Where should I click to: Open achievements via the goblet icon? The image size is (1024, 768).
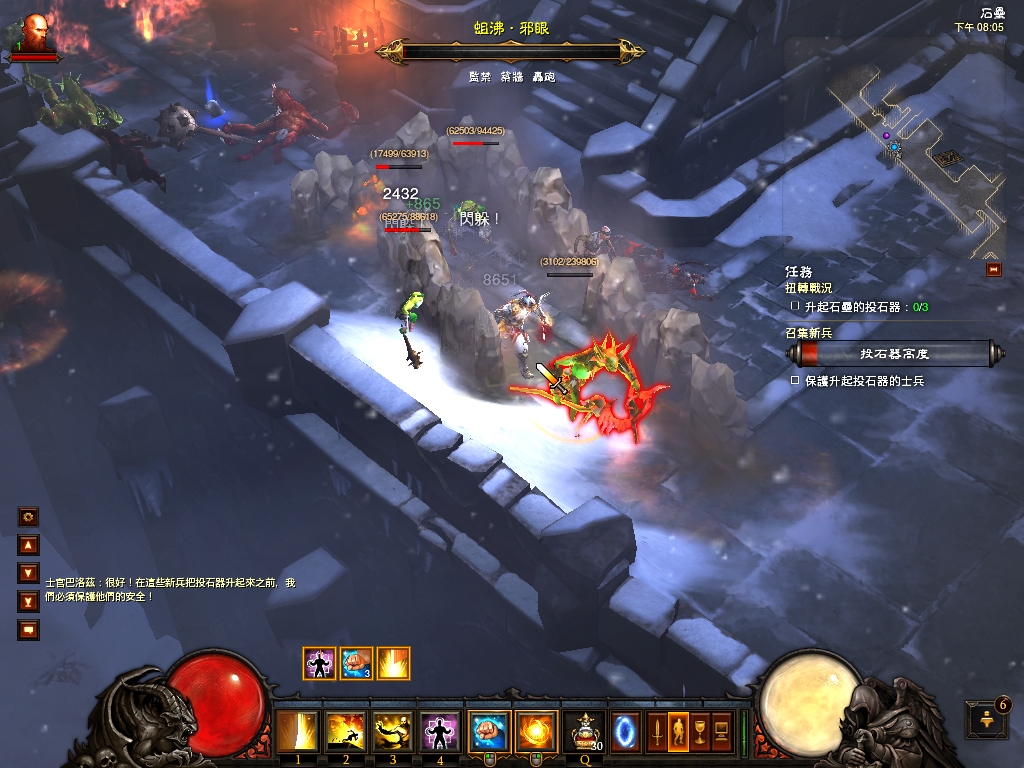click(x=699, y=732)
